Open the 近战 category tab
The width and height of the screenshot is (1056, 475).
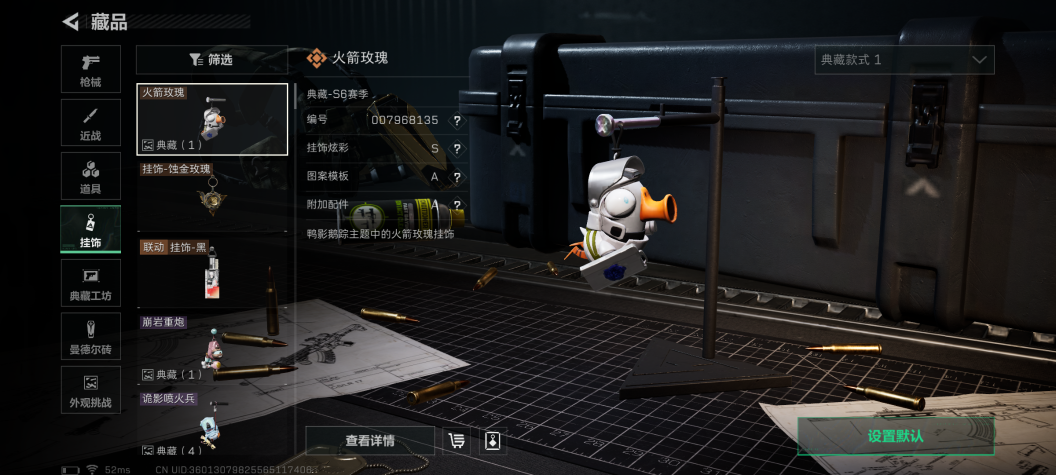point(90,122)
